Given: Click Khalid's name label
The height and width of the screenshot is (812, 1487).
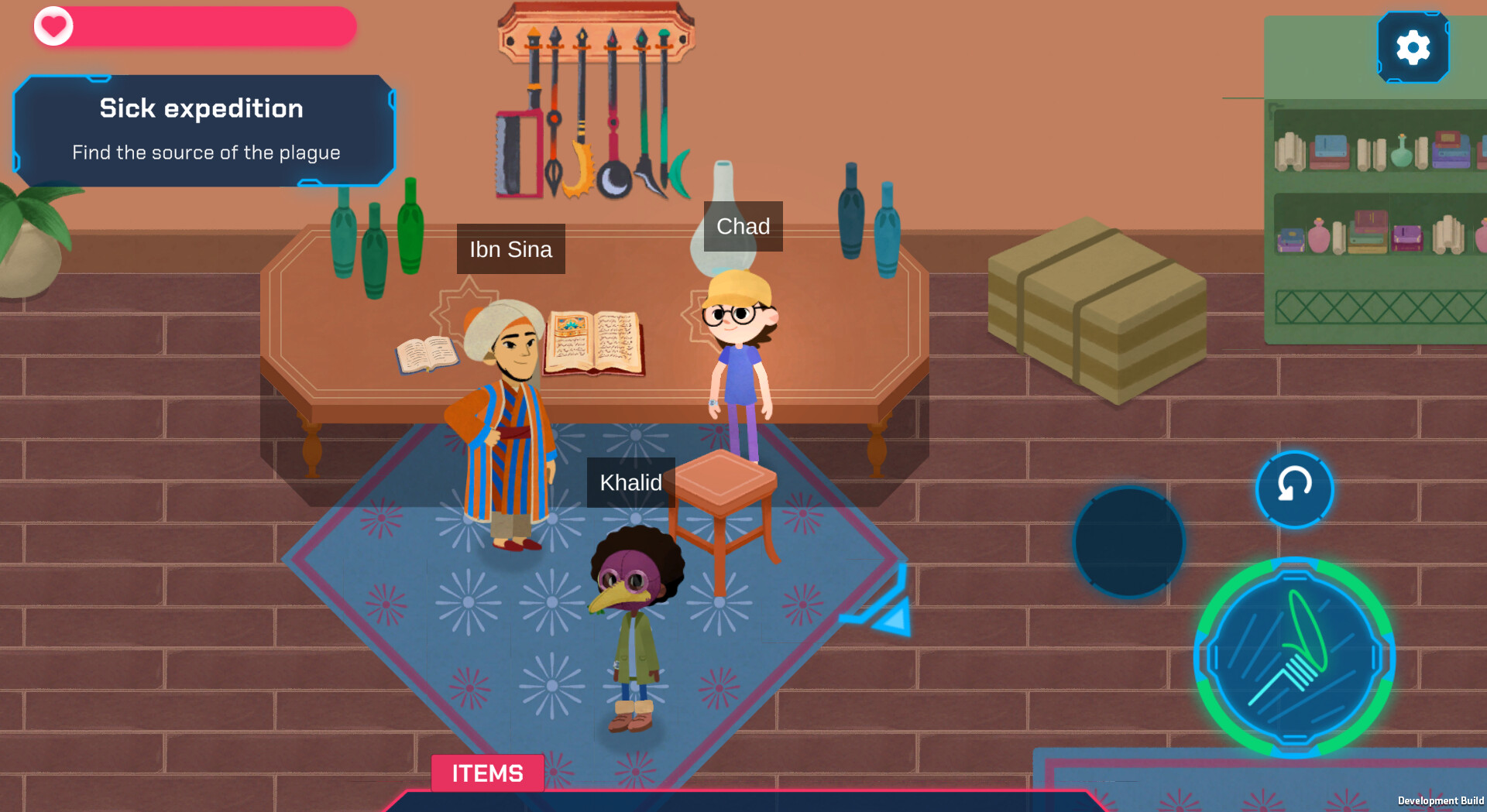Looking at the screenshot, I should [x=631, y=482].
